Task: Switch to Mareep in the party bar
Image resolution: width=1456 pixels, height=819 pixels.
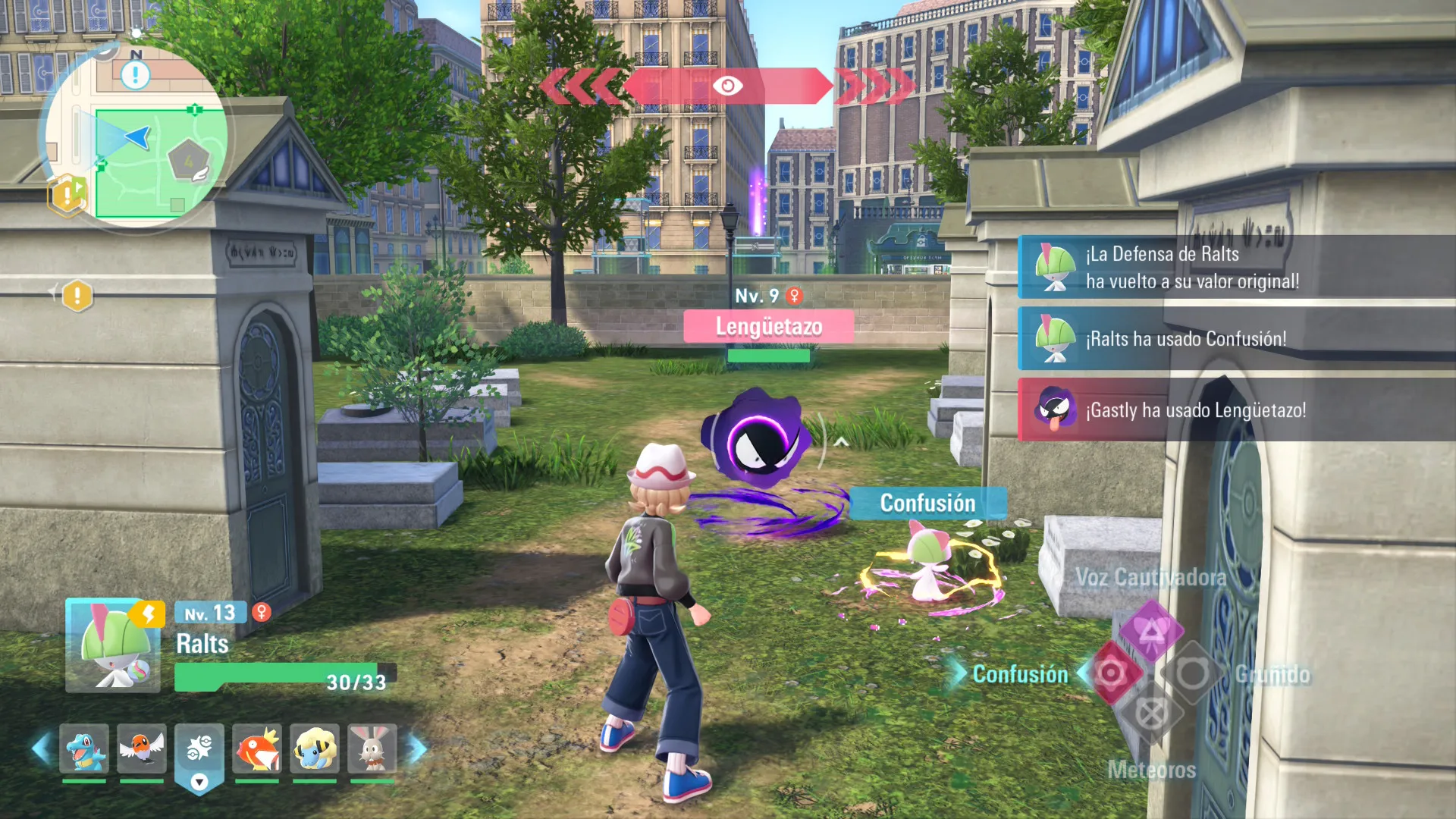Action: 315,748
